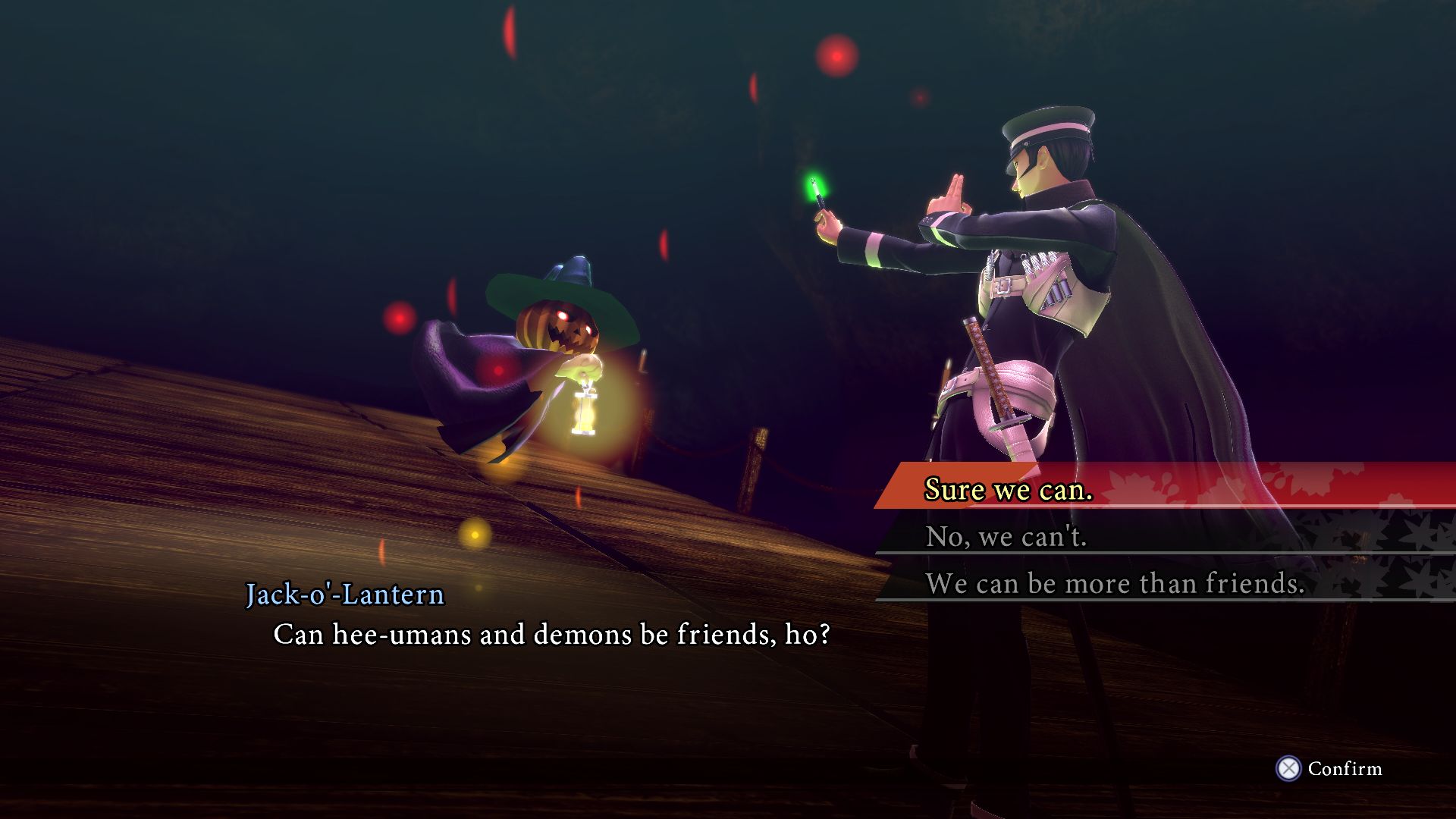This screenshot has height=819, width=1456.
Task: Select the highlighted 'Sure we can.' option
Action: [1007, 489]
